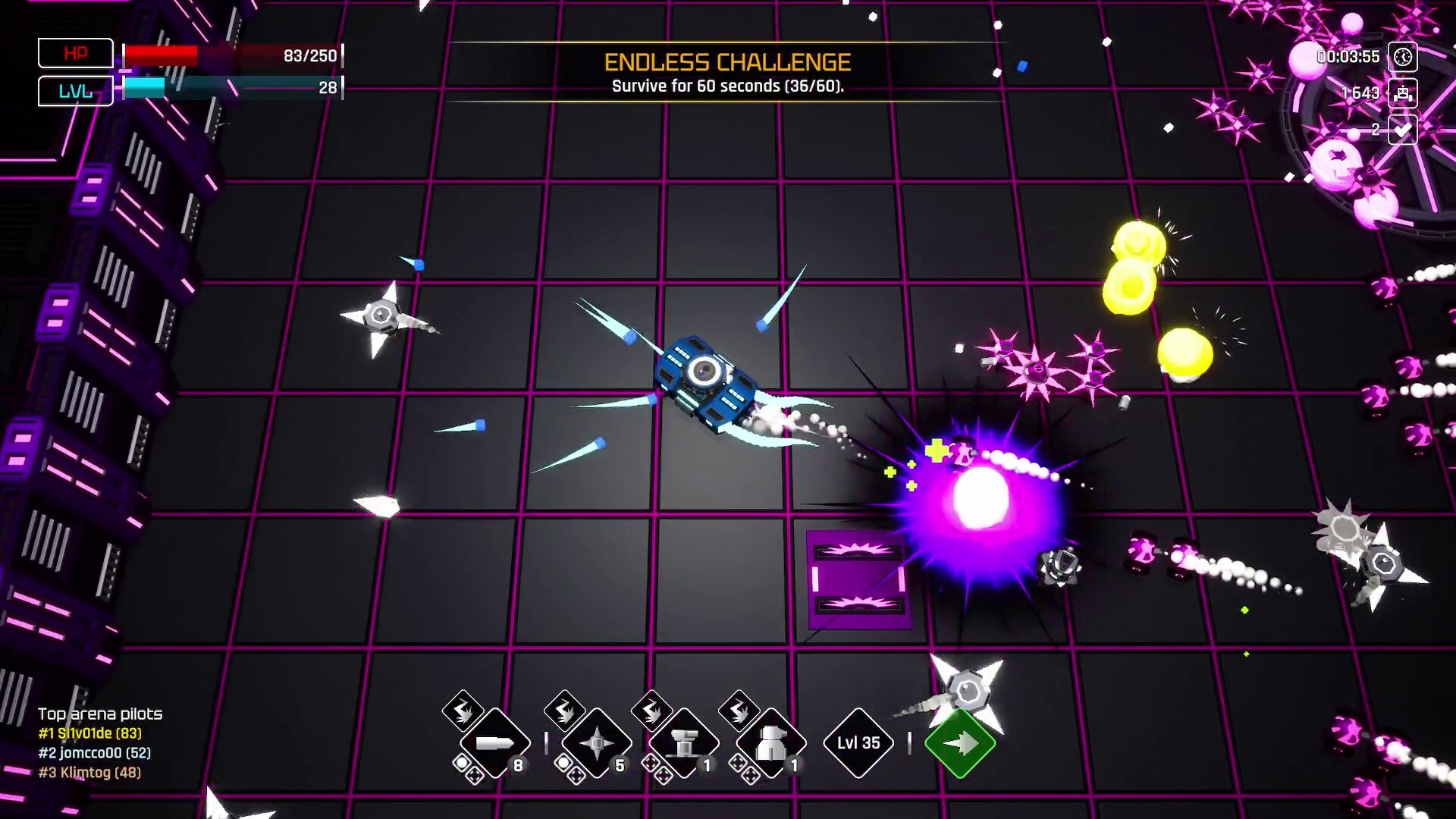Image resolution: width=1456 pixels, height=819 pixels.
Task: Click the Survive for 60 seconds objective text
Action: (727, 86)
